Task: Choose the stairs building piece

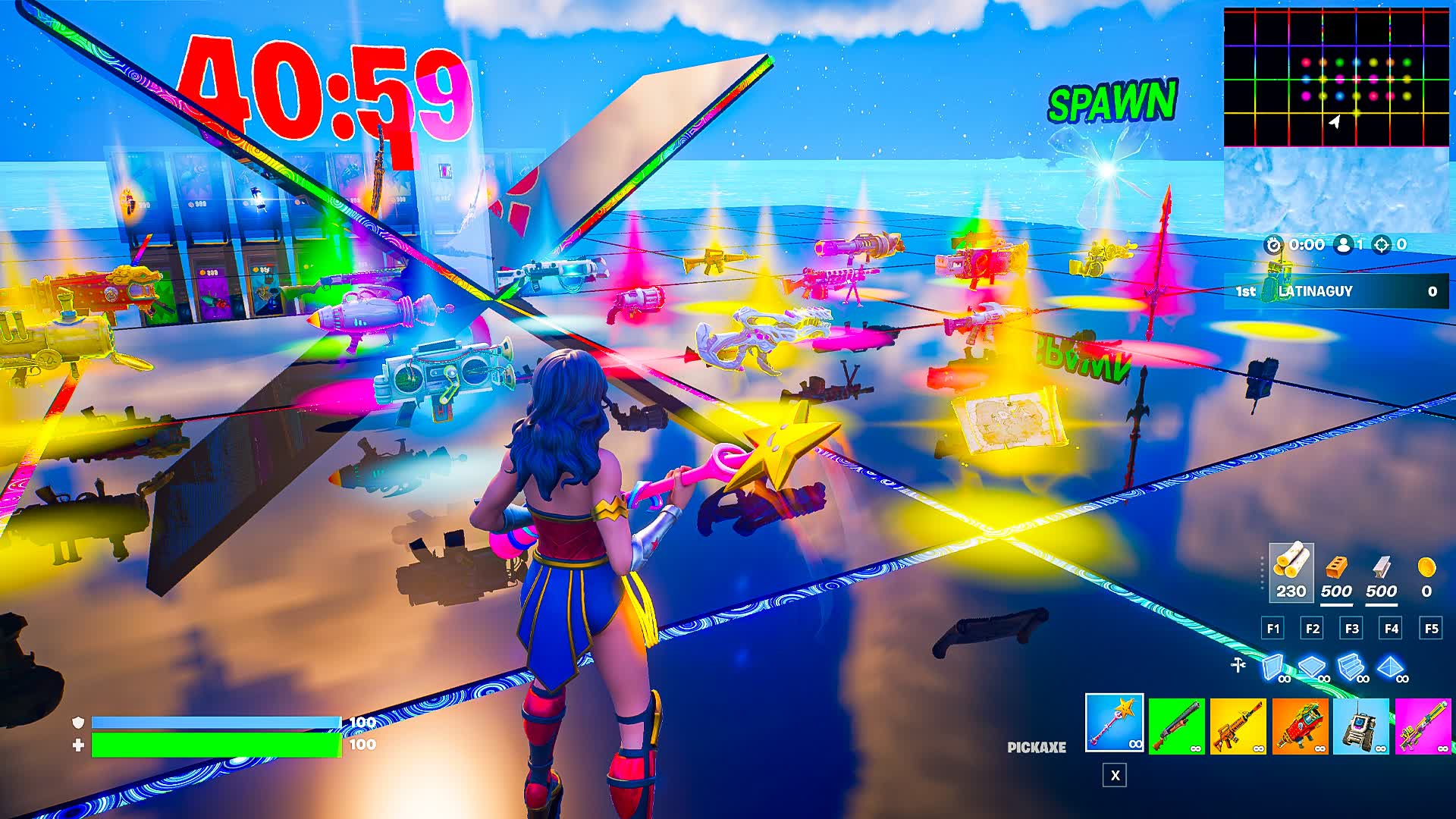Action: click(1352, 668)
